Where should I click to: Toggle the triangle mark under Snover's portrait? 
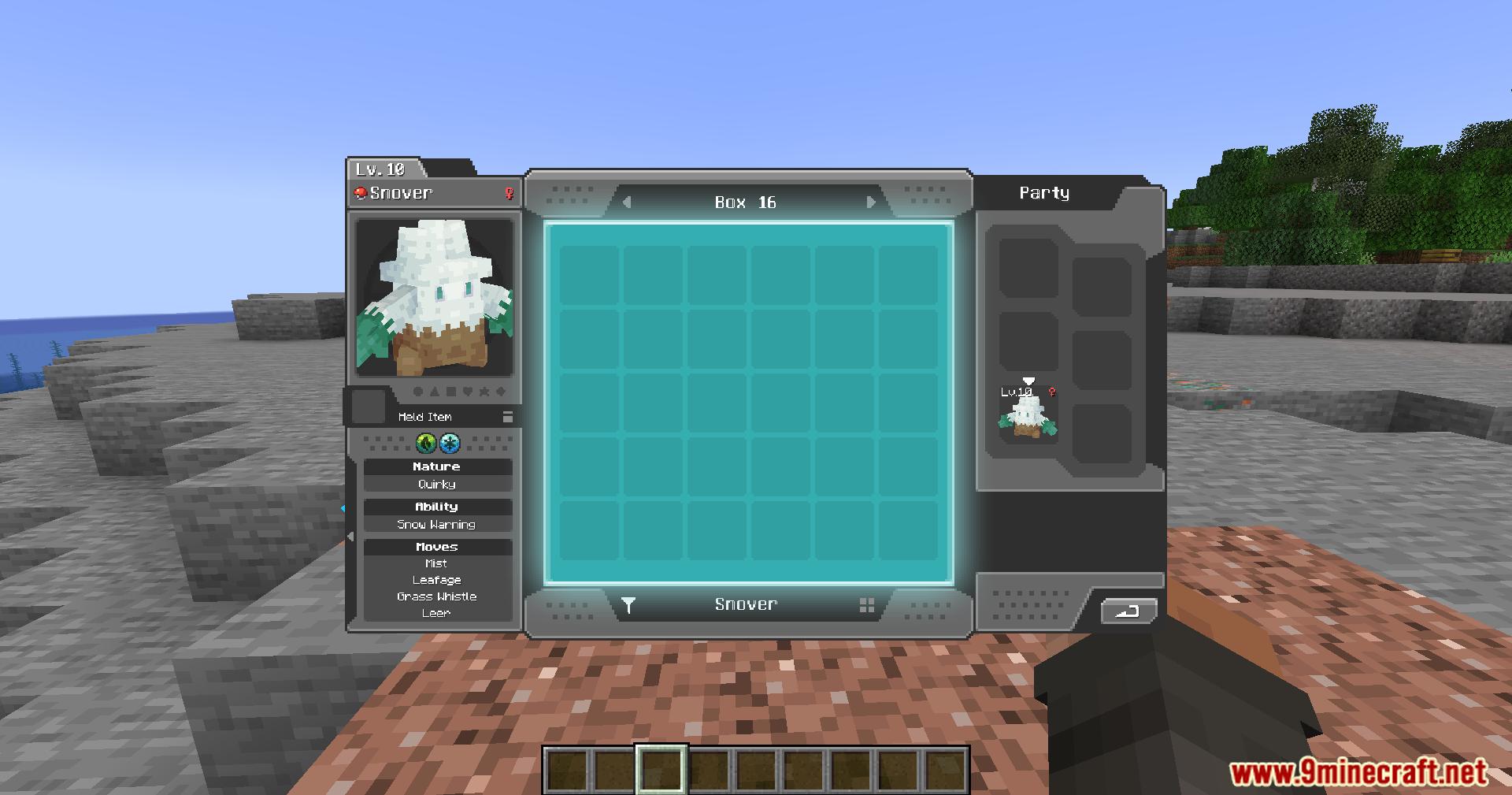435,391
